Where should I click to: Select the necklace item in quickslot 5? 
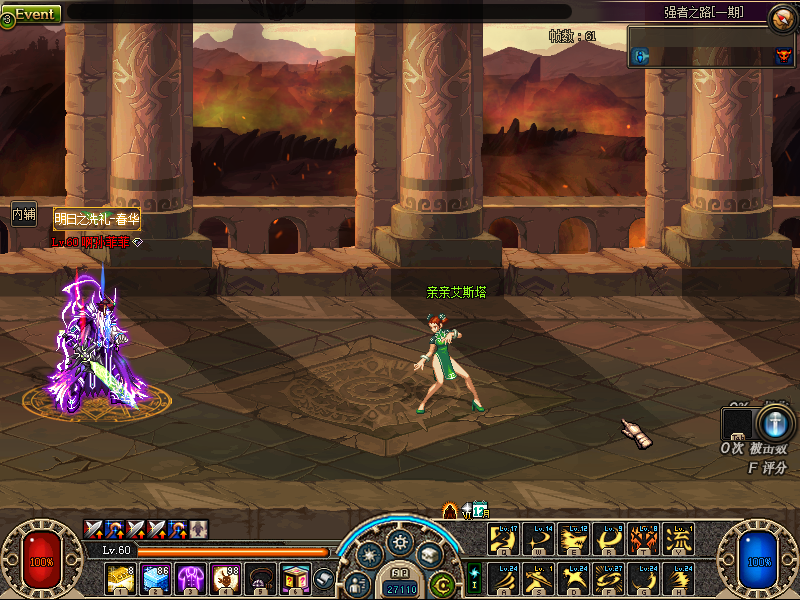[x=259, y=578]
